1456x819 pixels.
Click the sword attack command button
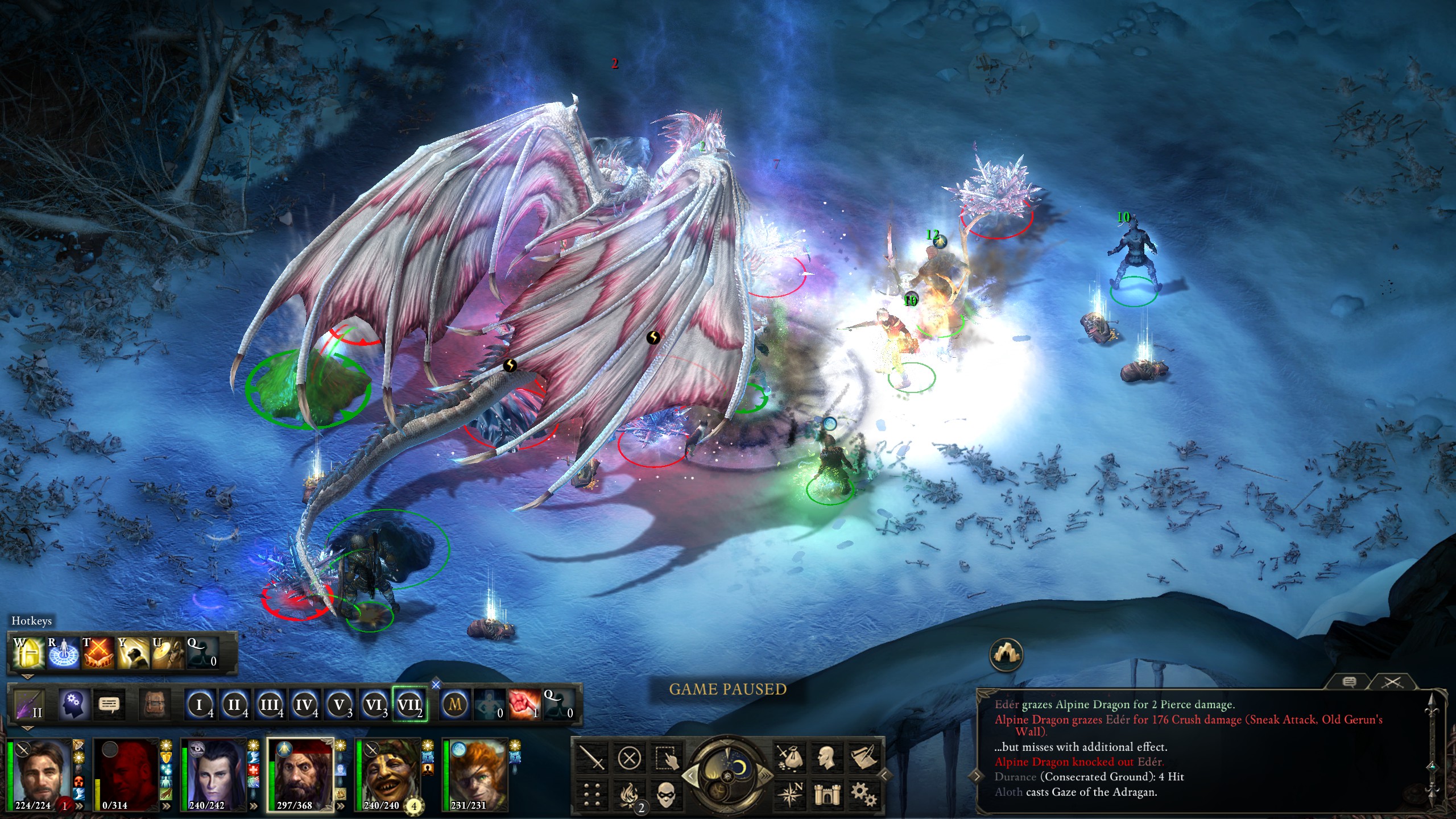coord(591,758)
